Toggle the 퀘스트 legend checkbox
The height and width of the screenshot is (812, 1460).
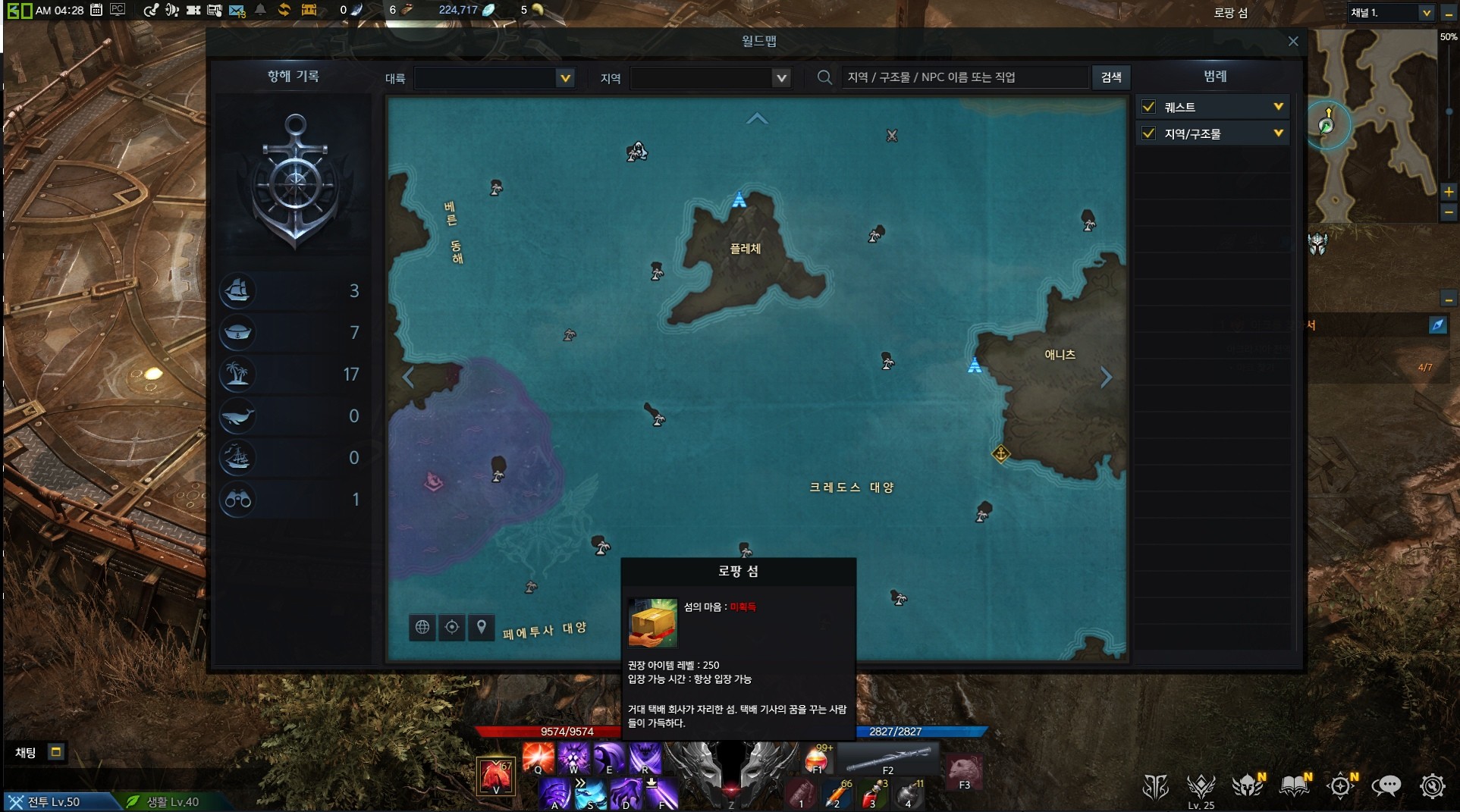pos(1149,107)
